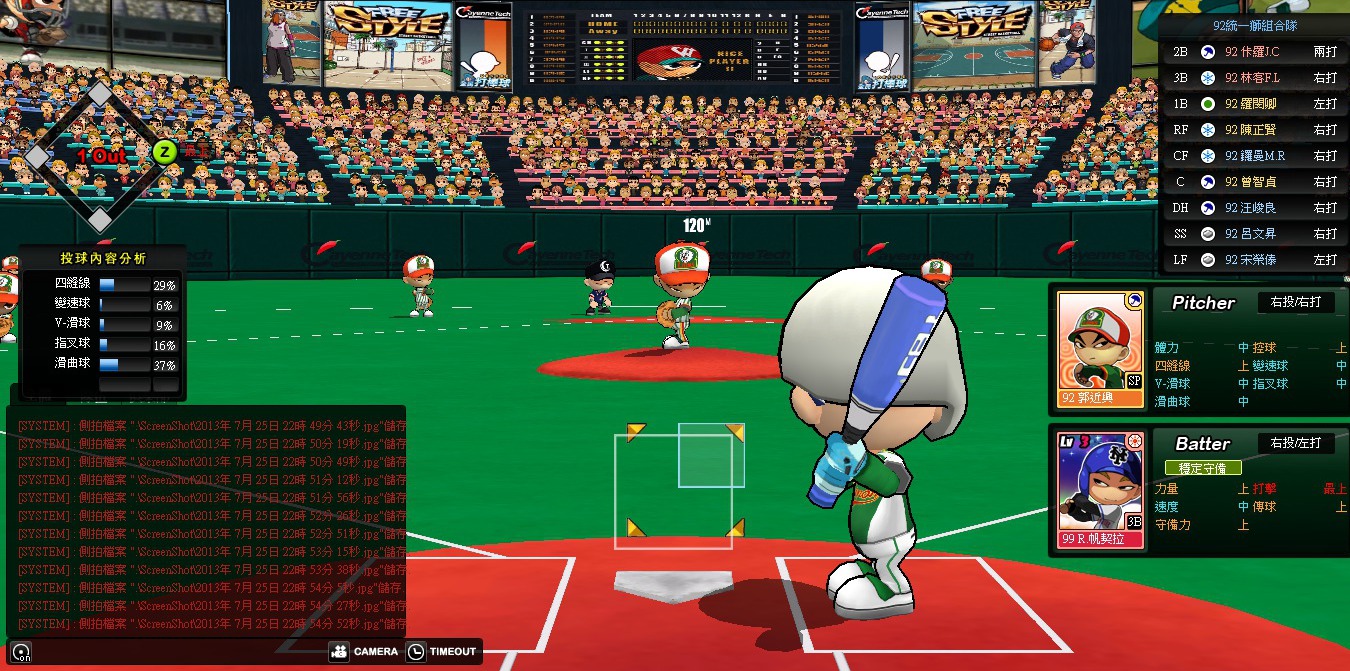Select the pitcher card 92 郭近興
The width and height of the screenshot is (1350, 671).
tap(1100, 349)
